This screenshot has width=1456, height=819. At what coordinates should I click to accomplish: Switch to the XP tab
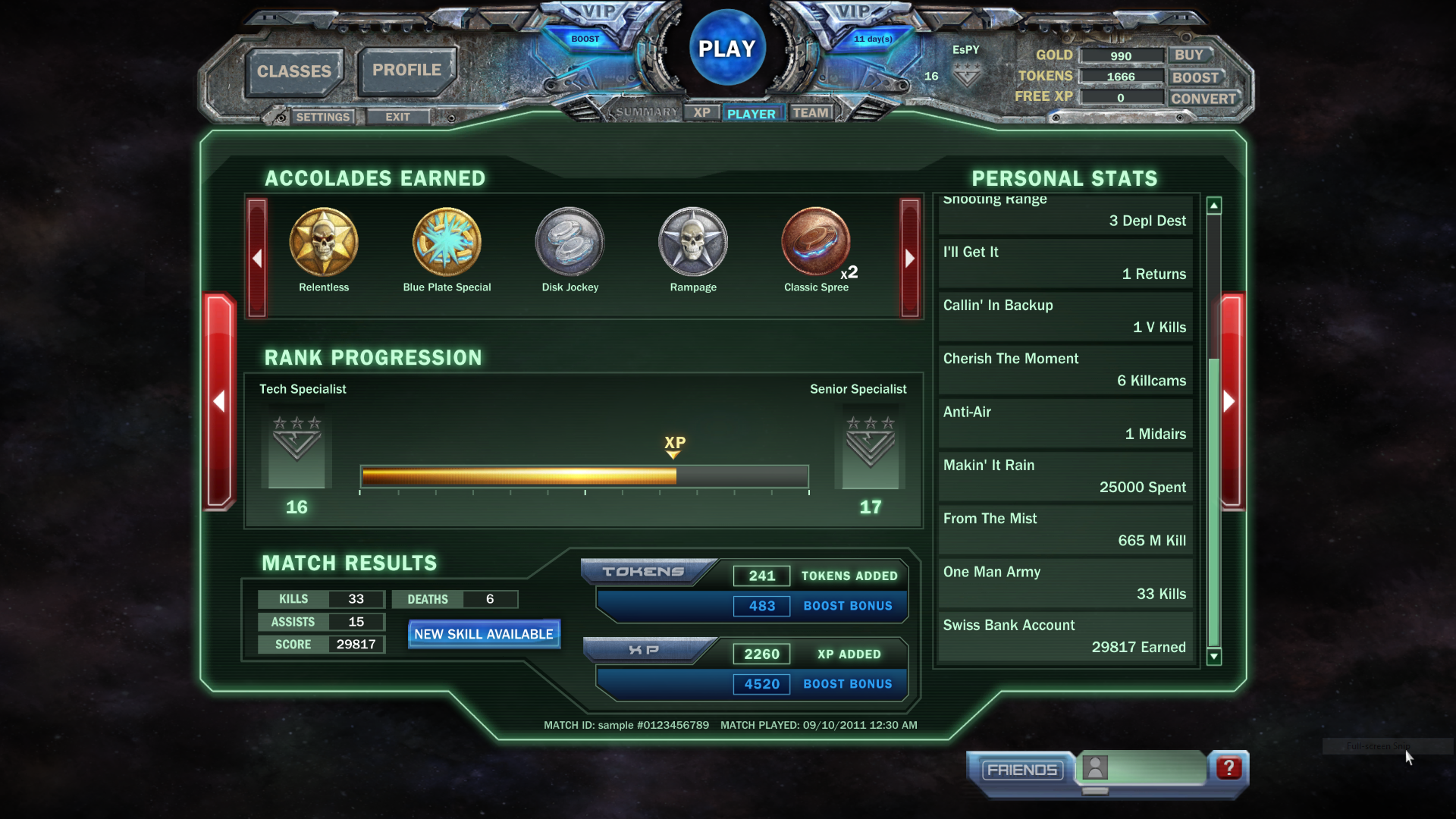pos(702,112)
